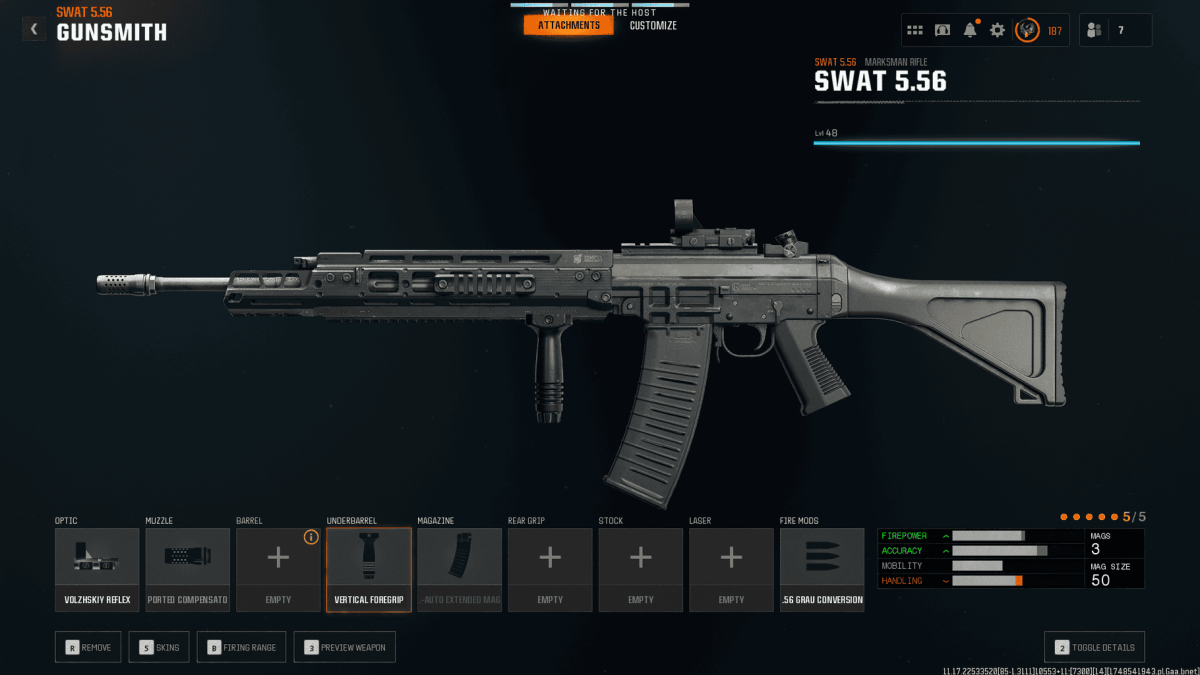1200x675 pixels.
Task: Show notifications via the bell icon
Action: 970,30
